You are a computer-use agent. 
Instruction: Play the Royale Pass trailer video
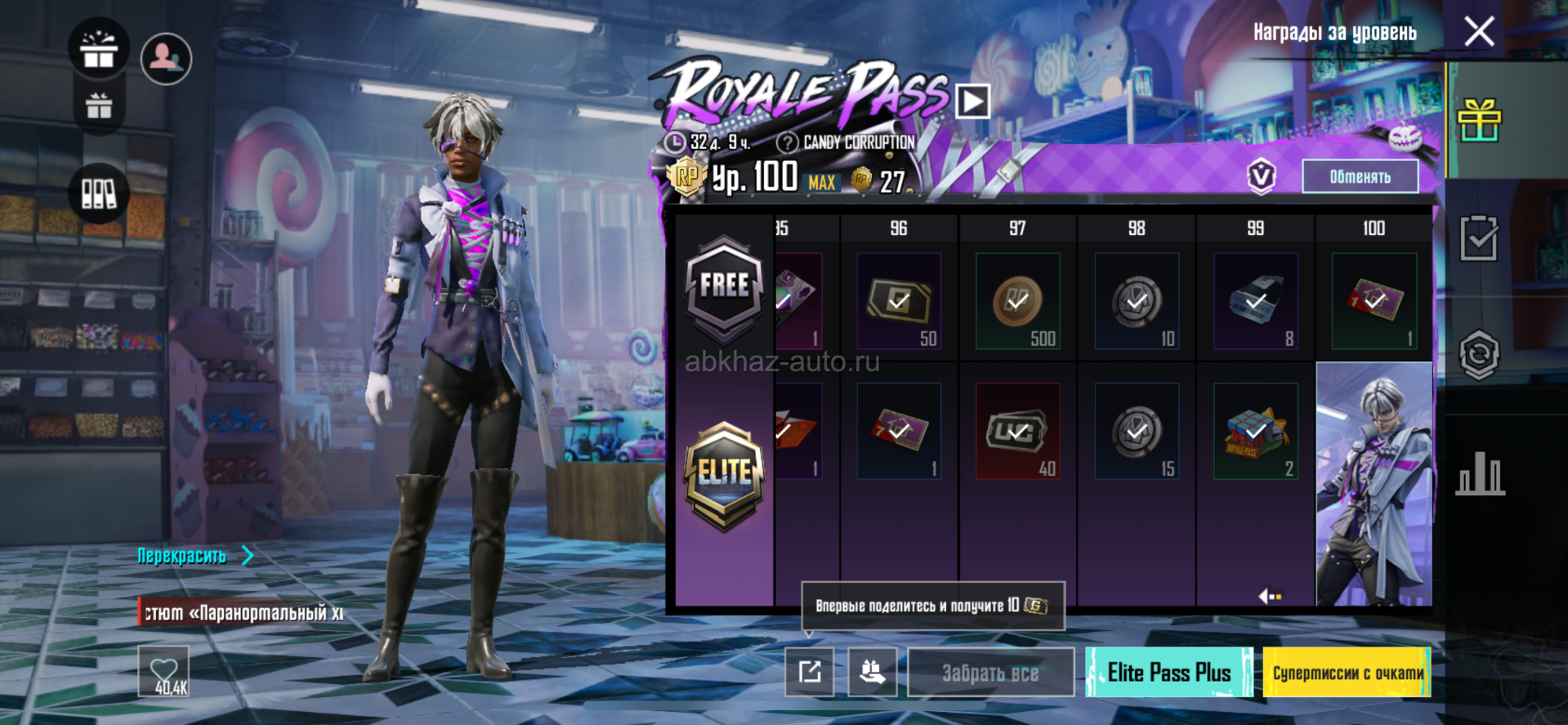(x=972, y=102)
